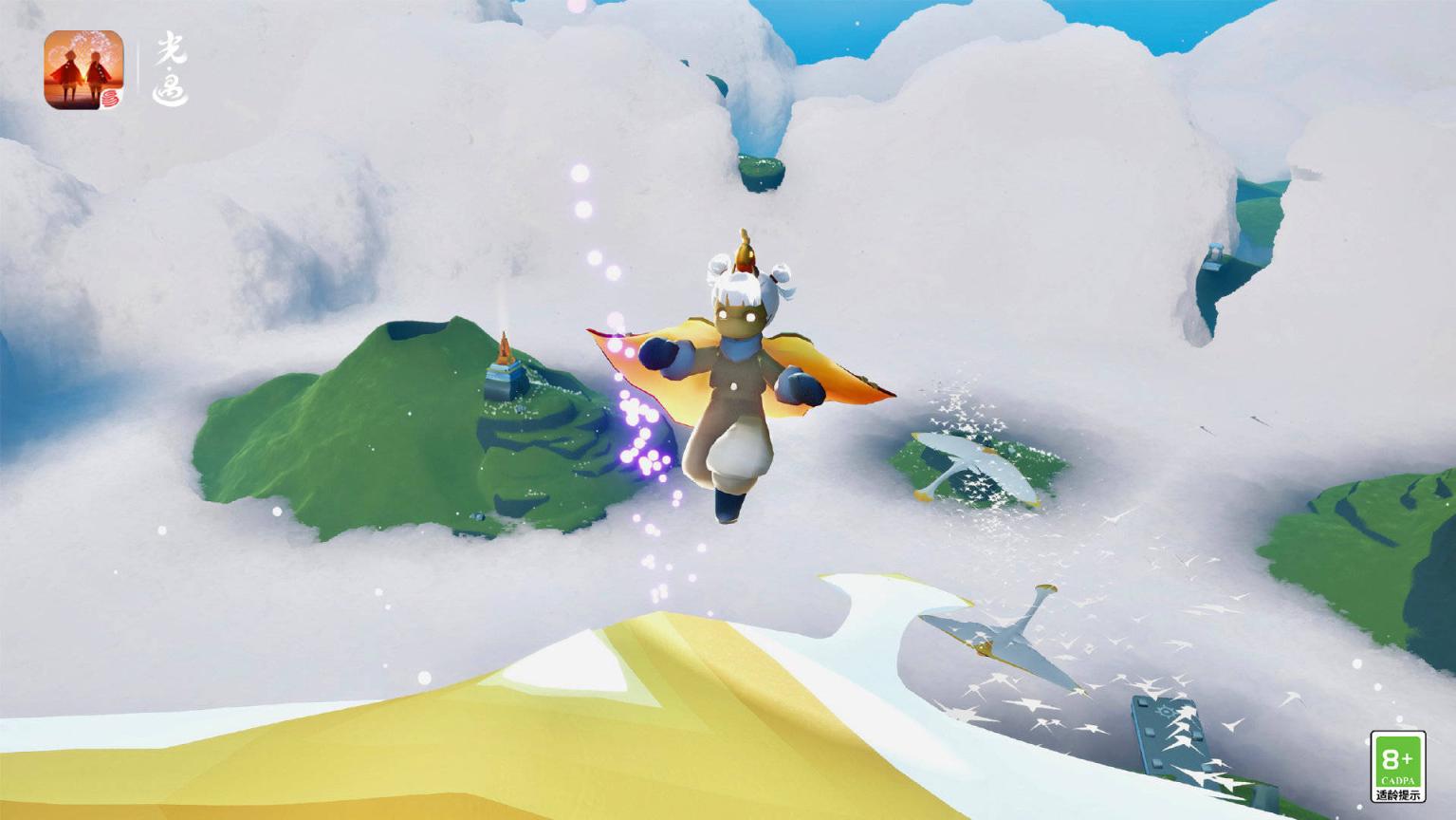Open the CADPA 8+ age rating notice
1456x820 pixels.
point(1398,768)
